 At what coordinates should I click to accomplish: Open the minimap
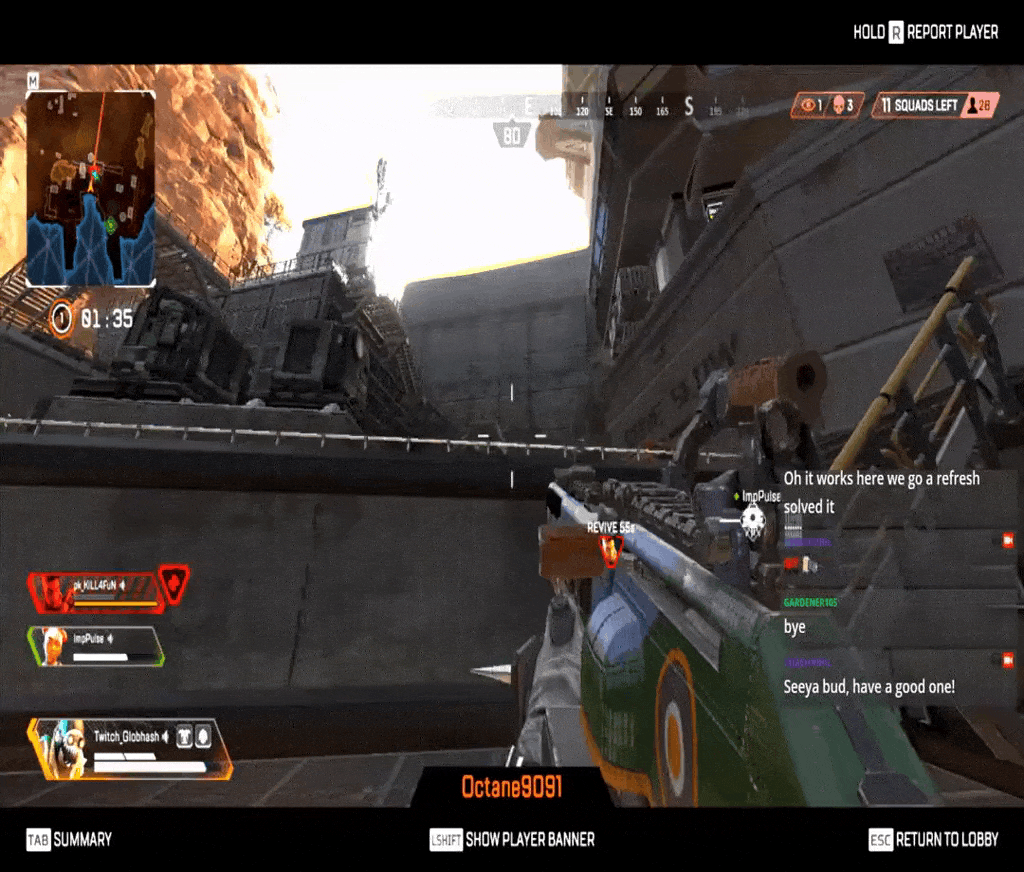pyautogui.click(x=90, y=188)
